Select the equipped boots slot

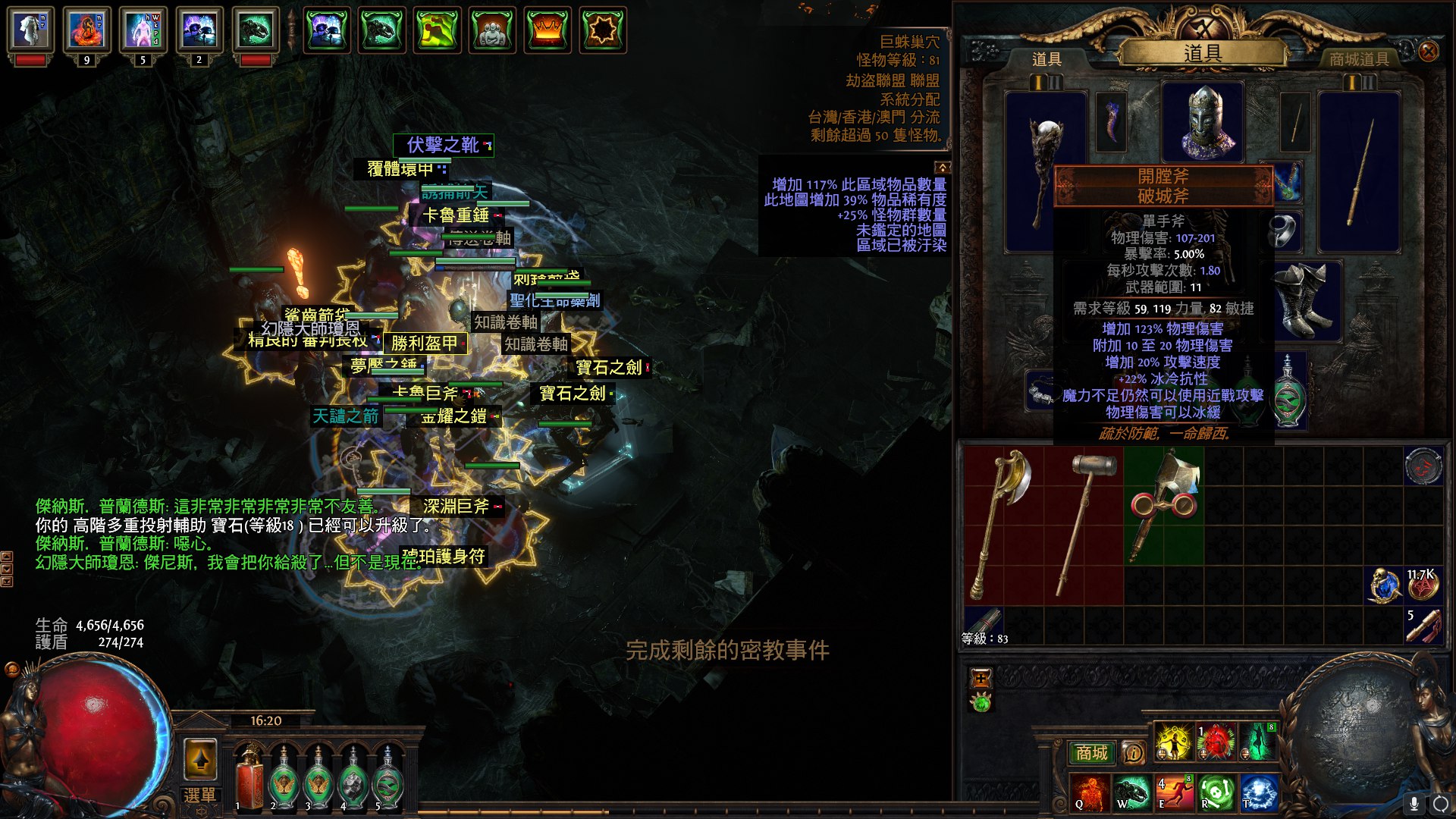pyautogui.click(x=1303, y=300)
